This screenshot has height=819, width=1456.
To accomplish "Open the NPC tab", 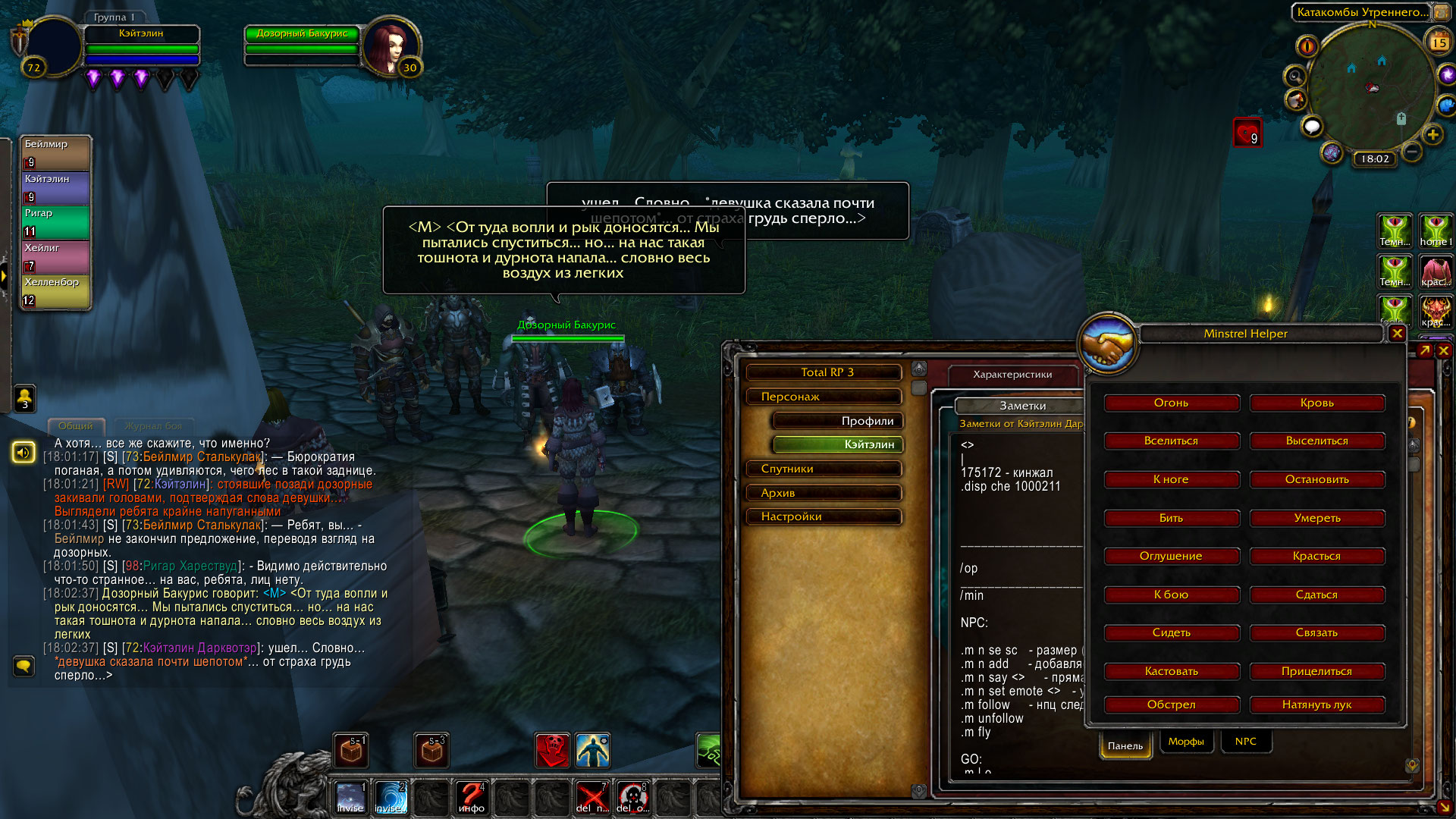I will 1245,742.
